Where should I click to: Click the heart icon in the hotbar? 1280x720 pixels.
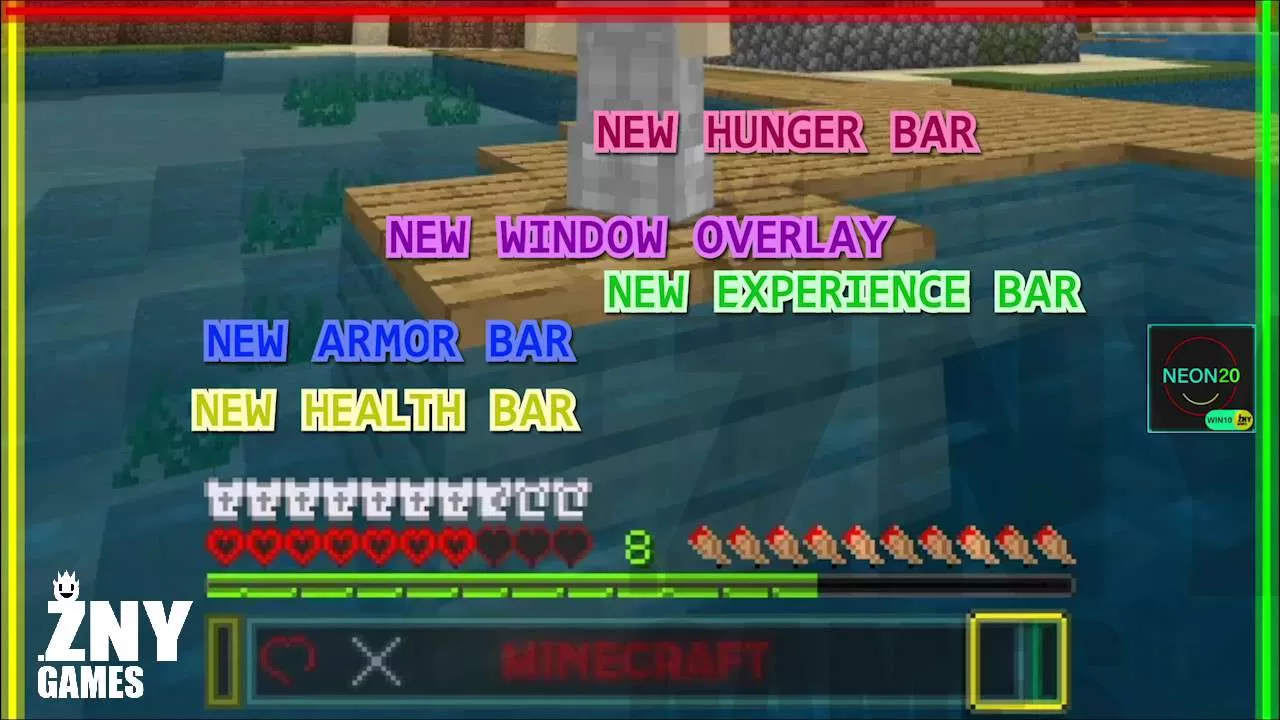point(290,658)
